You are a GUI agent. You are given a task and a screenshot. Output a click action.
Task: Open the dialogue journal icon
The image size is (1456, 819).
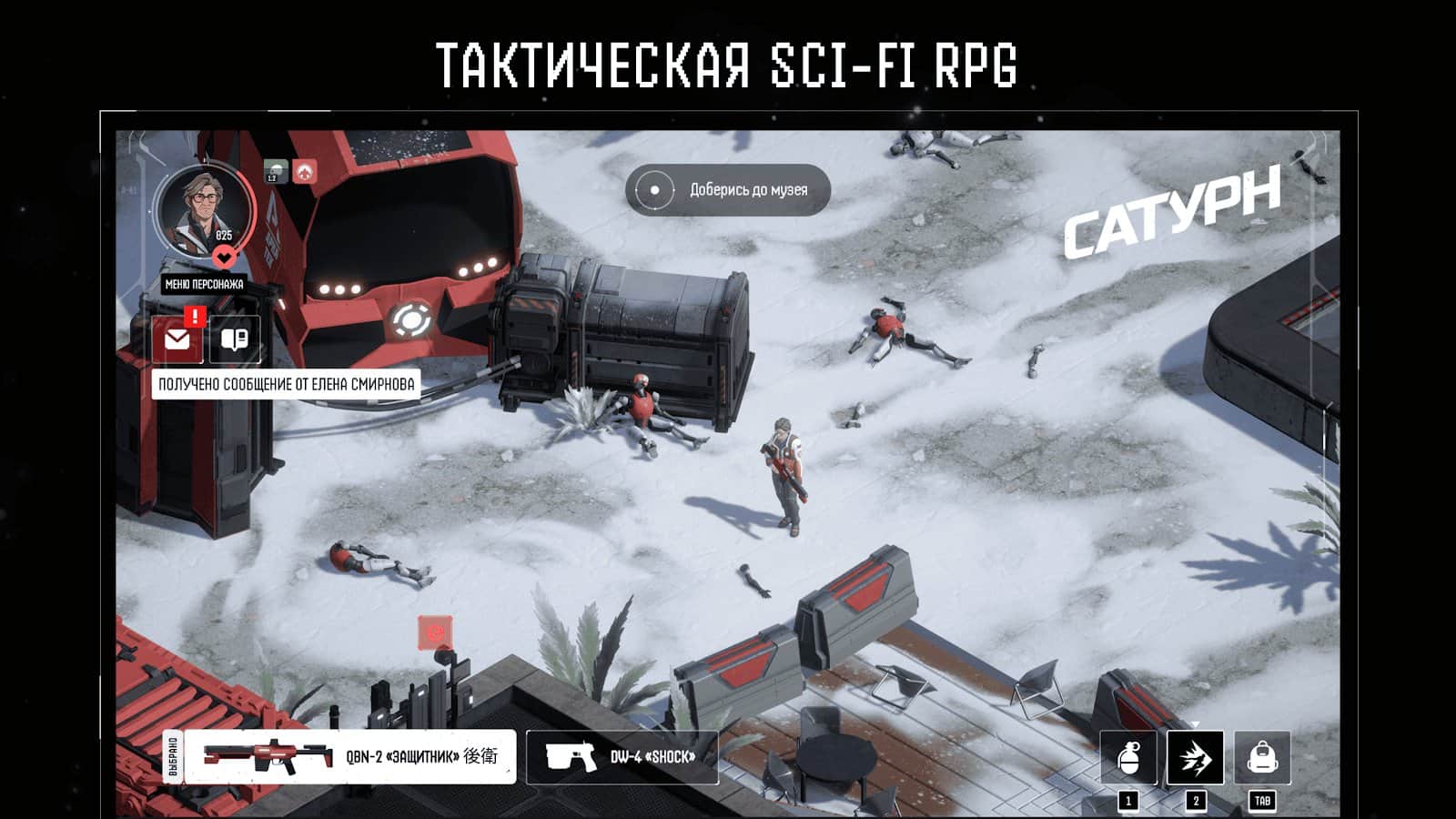tap(235, 338)
